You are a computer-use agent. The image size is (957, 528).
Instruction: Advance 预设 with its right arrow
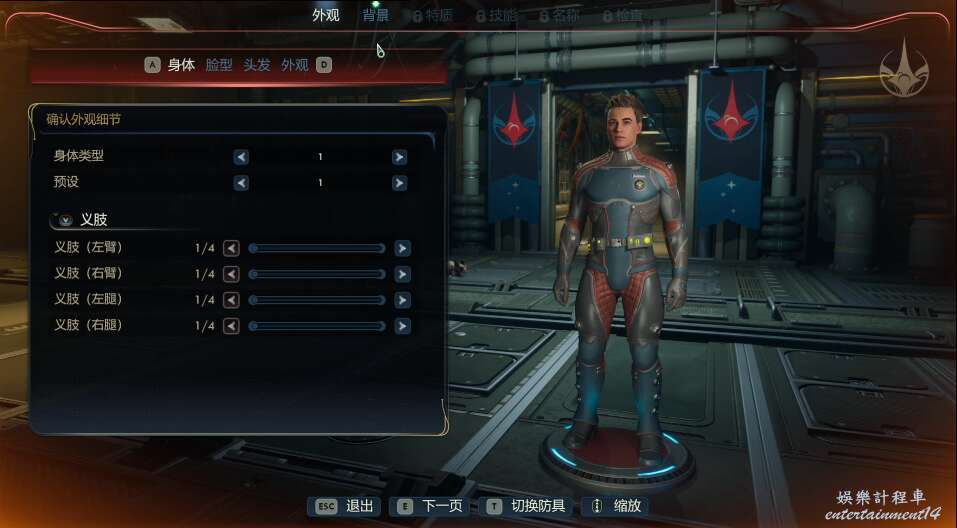[x=399, y=183]
